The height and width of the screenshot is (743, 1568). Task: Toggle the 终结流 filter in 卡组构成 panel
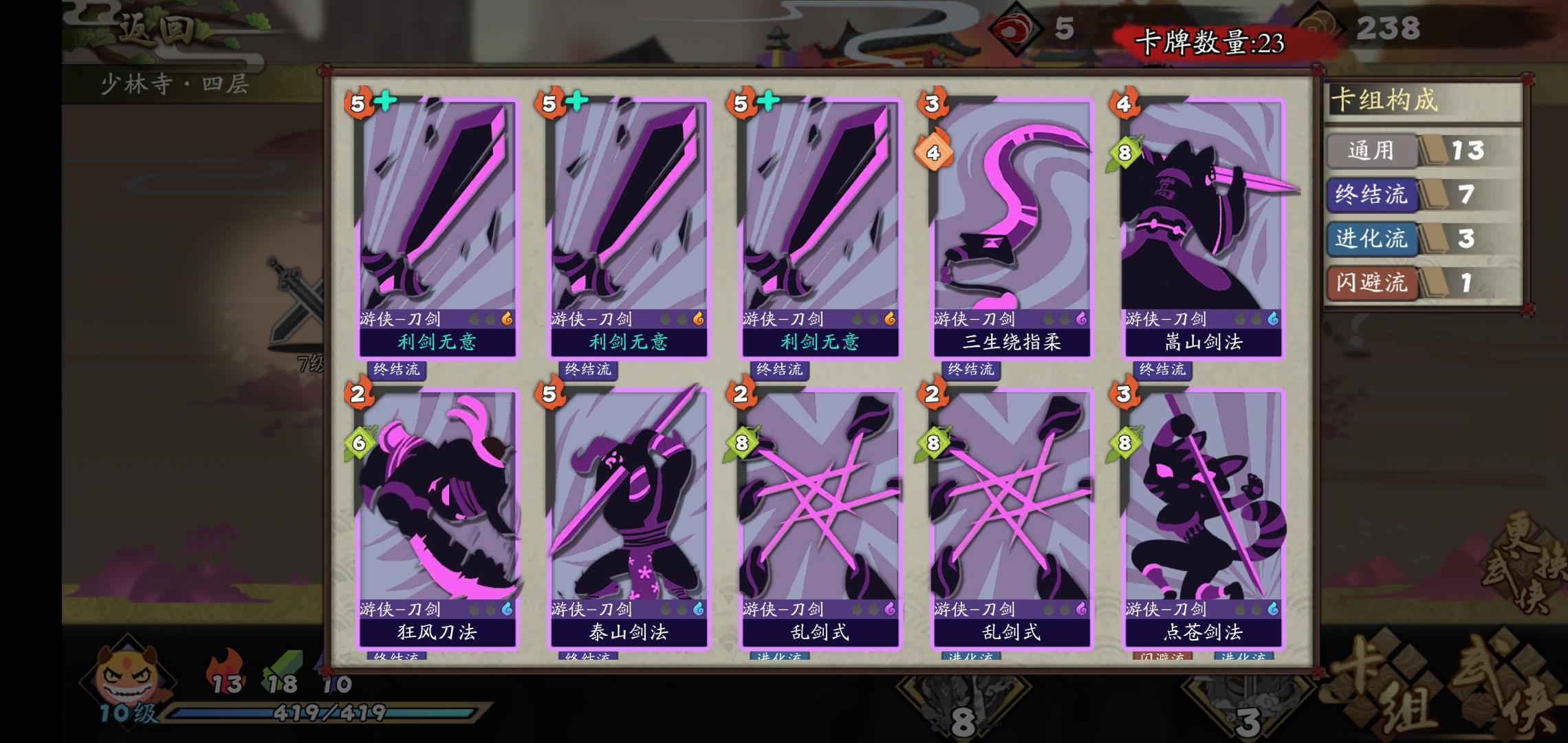click(1373, 195)
